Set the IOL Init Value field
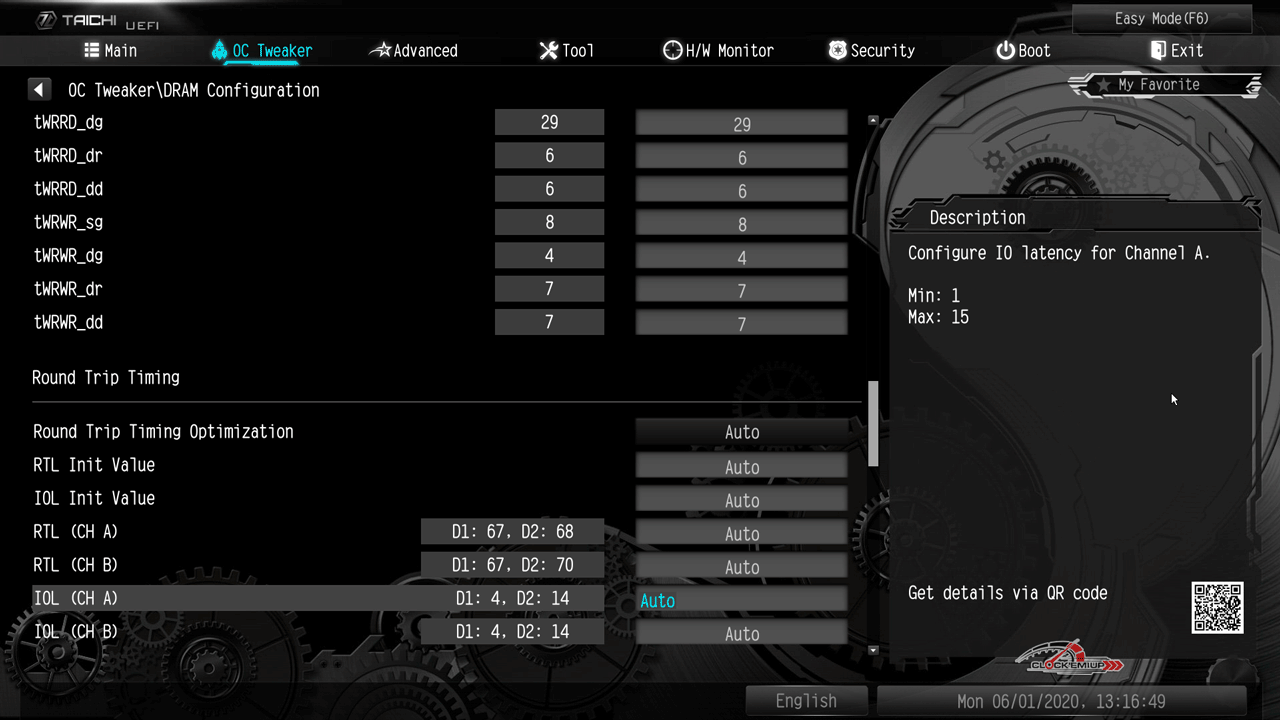 741,500
